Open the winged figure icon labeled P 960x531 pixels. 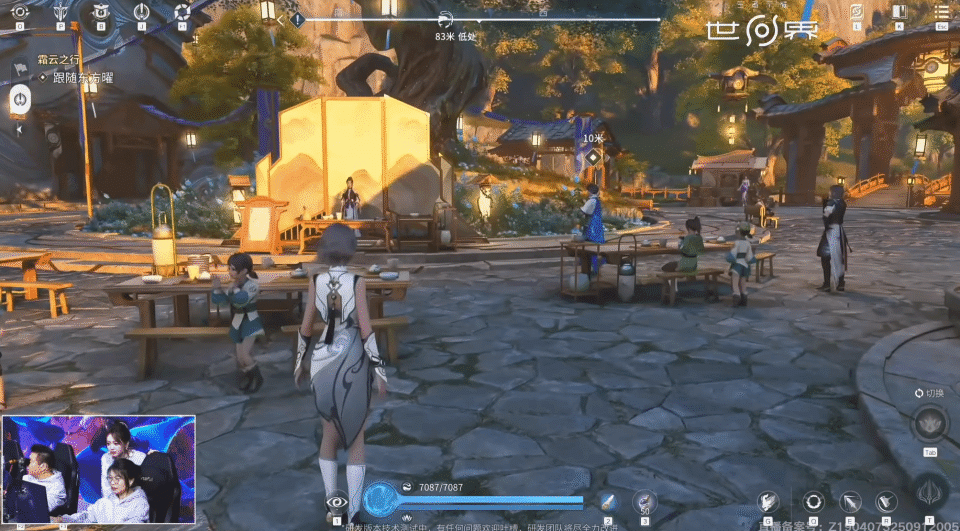tap(60, 12)
